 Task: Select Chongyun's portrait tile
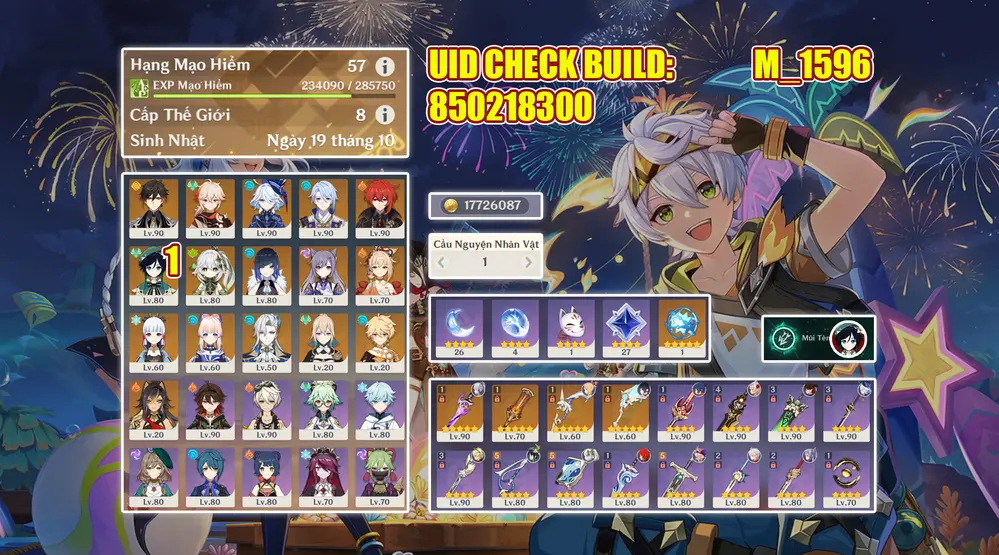(x=379, y=407)
